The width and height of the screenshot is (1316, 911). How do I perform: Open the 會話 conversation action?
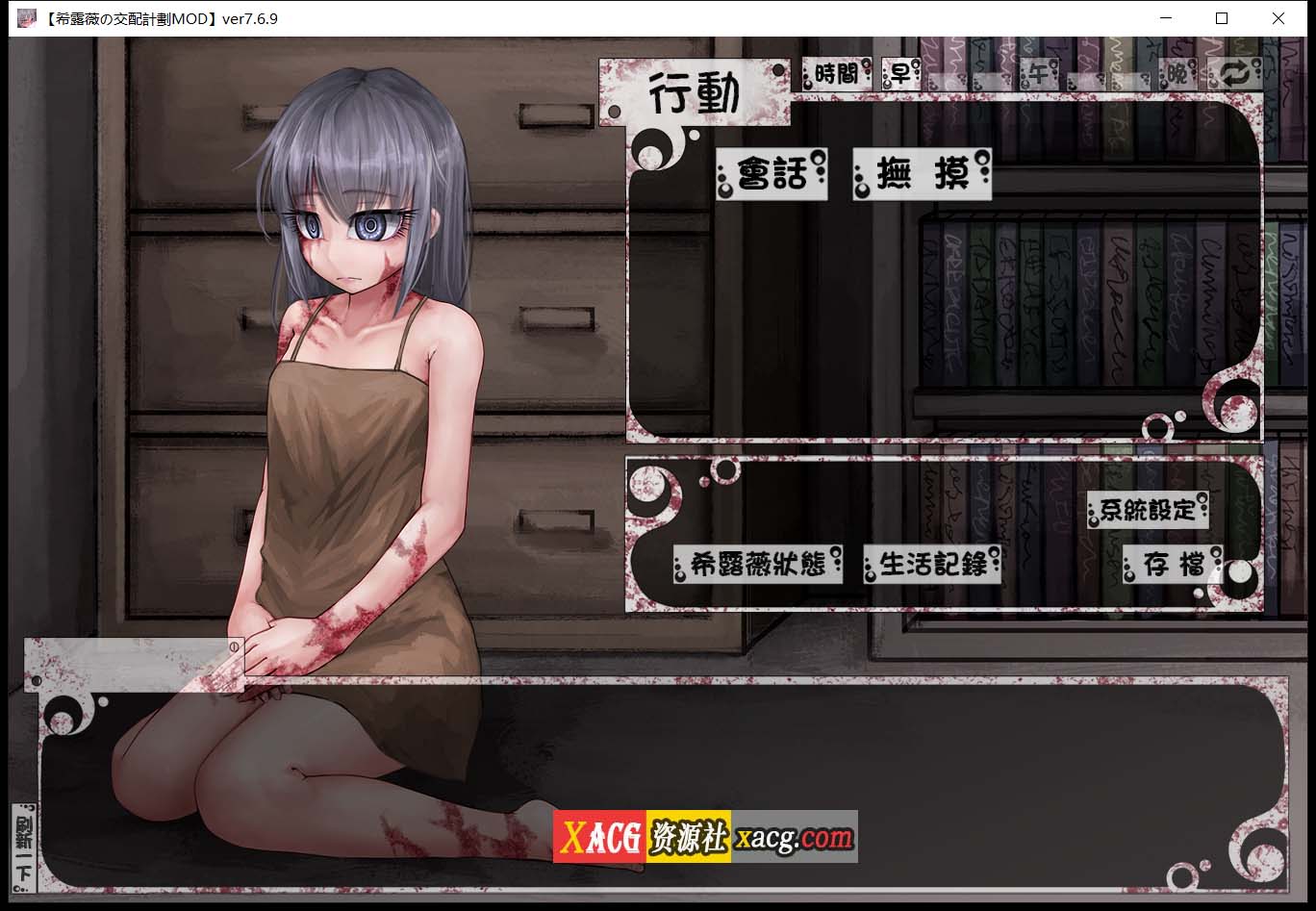click(770, 175)
